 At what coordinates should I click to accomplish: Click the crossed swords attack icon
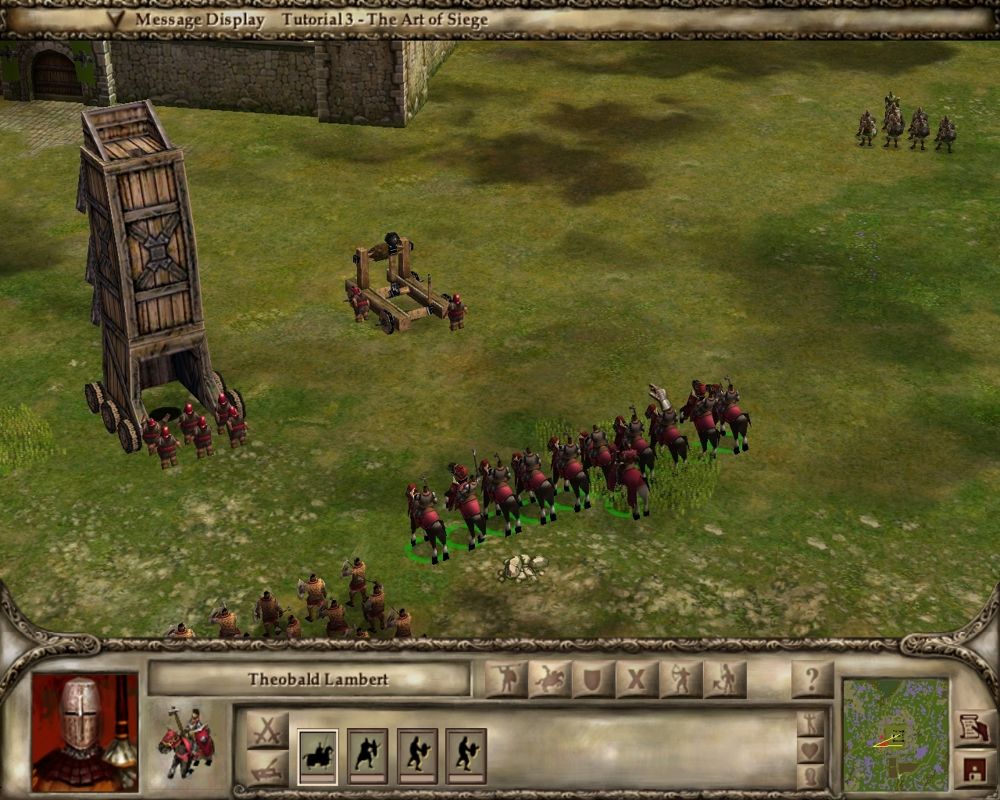[x=266, y=731]
